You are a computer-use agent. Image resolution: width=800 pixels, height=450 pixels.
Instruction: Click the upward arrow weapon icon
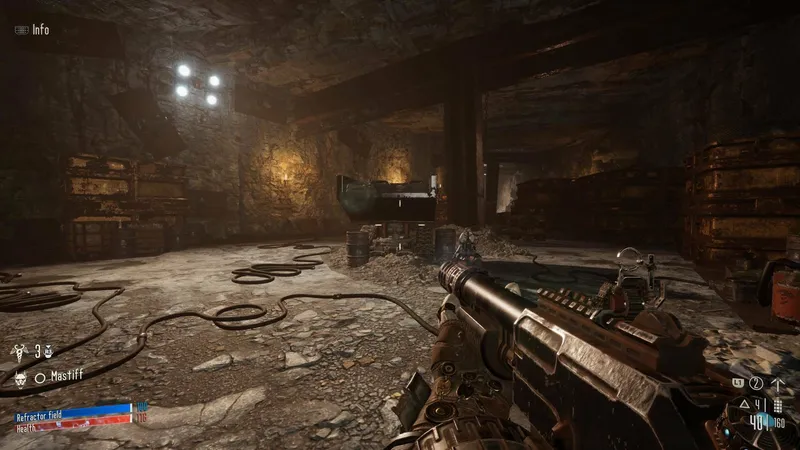pyautogui.click(x=776, y=383)
